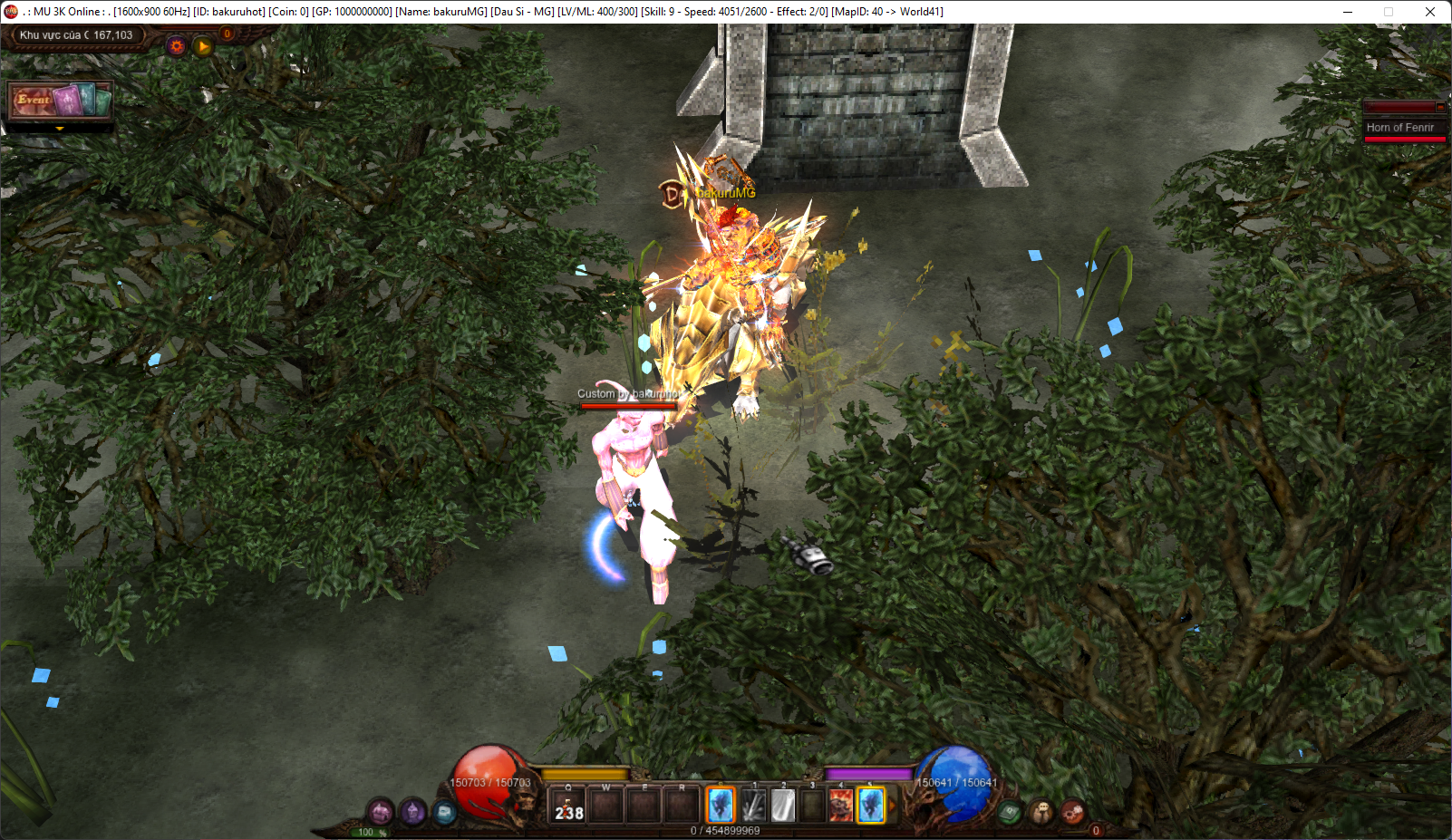Use the potion in slot Q

(x=569, y=806)
